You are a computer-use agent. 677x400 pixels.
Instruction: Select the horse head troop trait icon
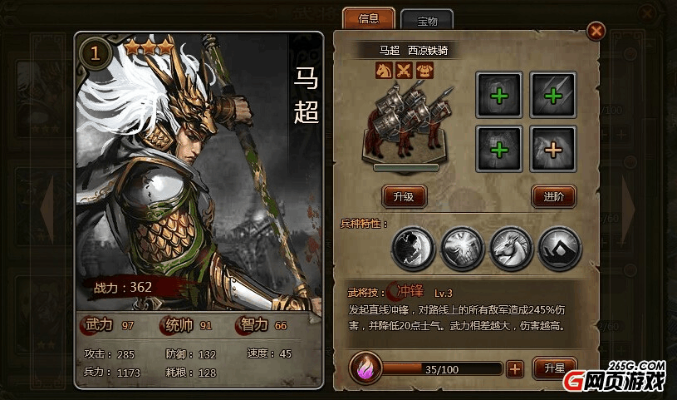pos(510,247)
